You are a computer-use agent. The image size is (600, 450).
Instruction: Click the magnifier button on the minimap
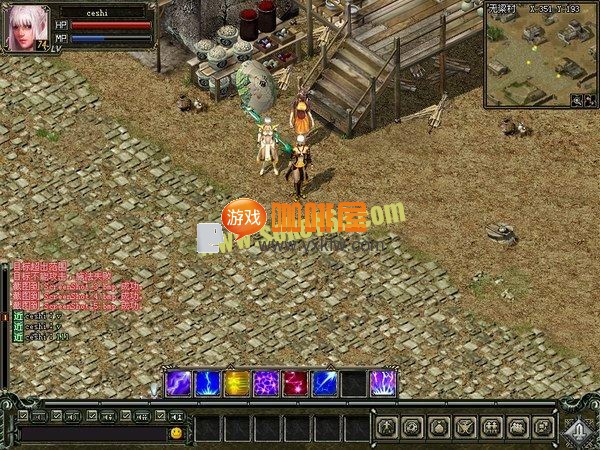[x=576, y=100]
